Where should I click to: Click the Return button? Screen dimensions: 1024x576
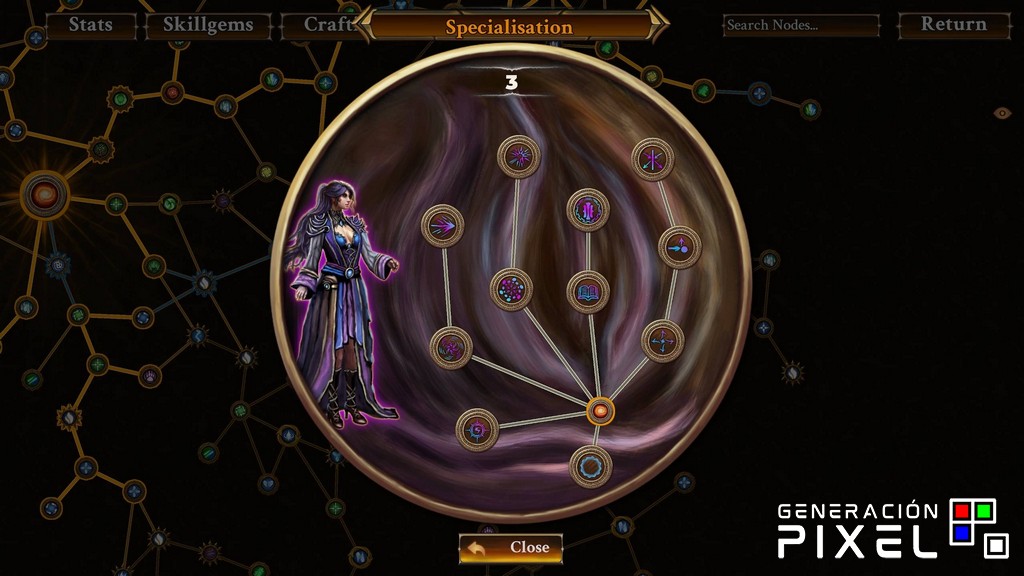coord(953,25)
